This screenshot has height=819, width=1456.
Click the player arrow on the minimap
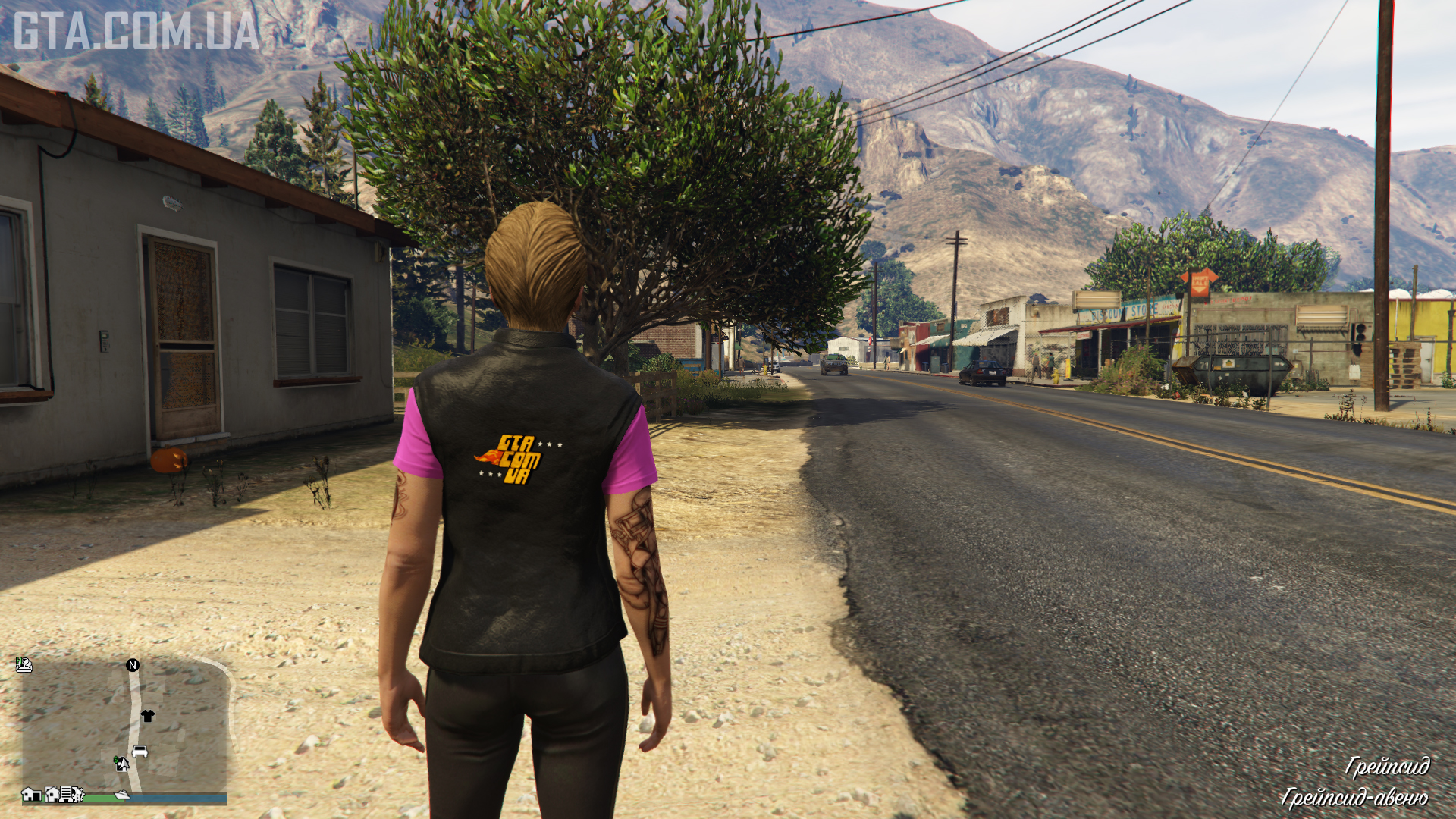124,764
